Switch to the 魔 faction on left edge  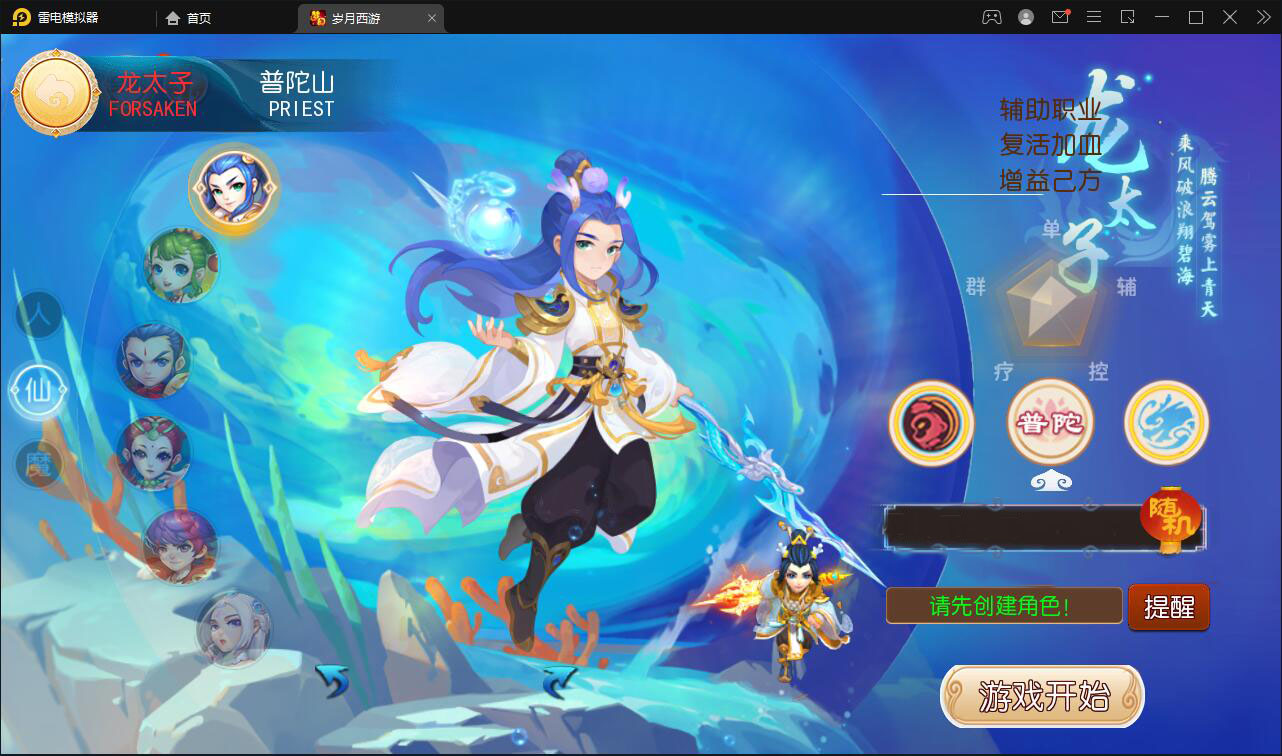[x=37, y=464]
